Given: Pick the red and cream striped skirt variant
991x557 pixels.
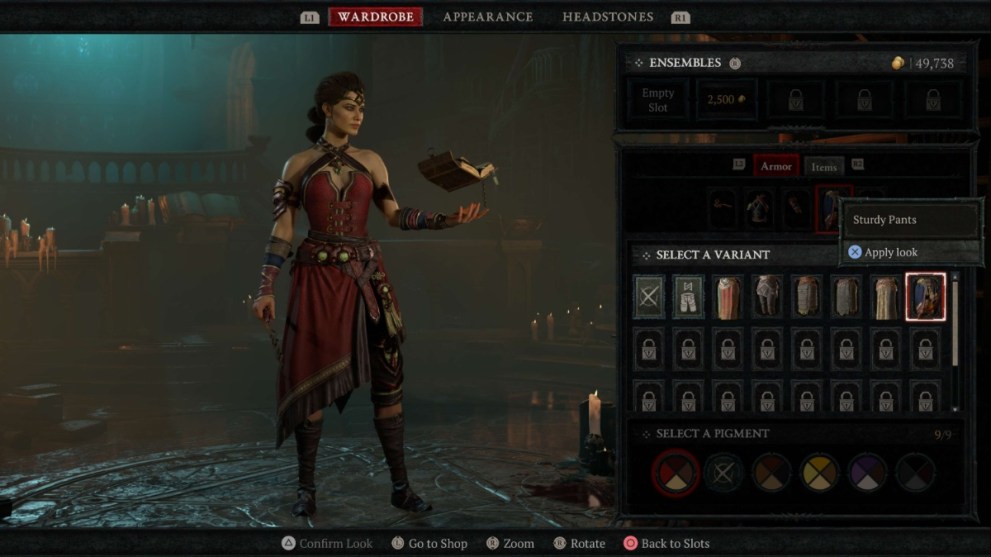Looking at the screenshot, I should coord(728,297).
